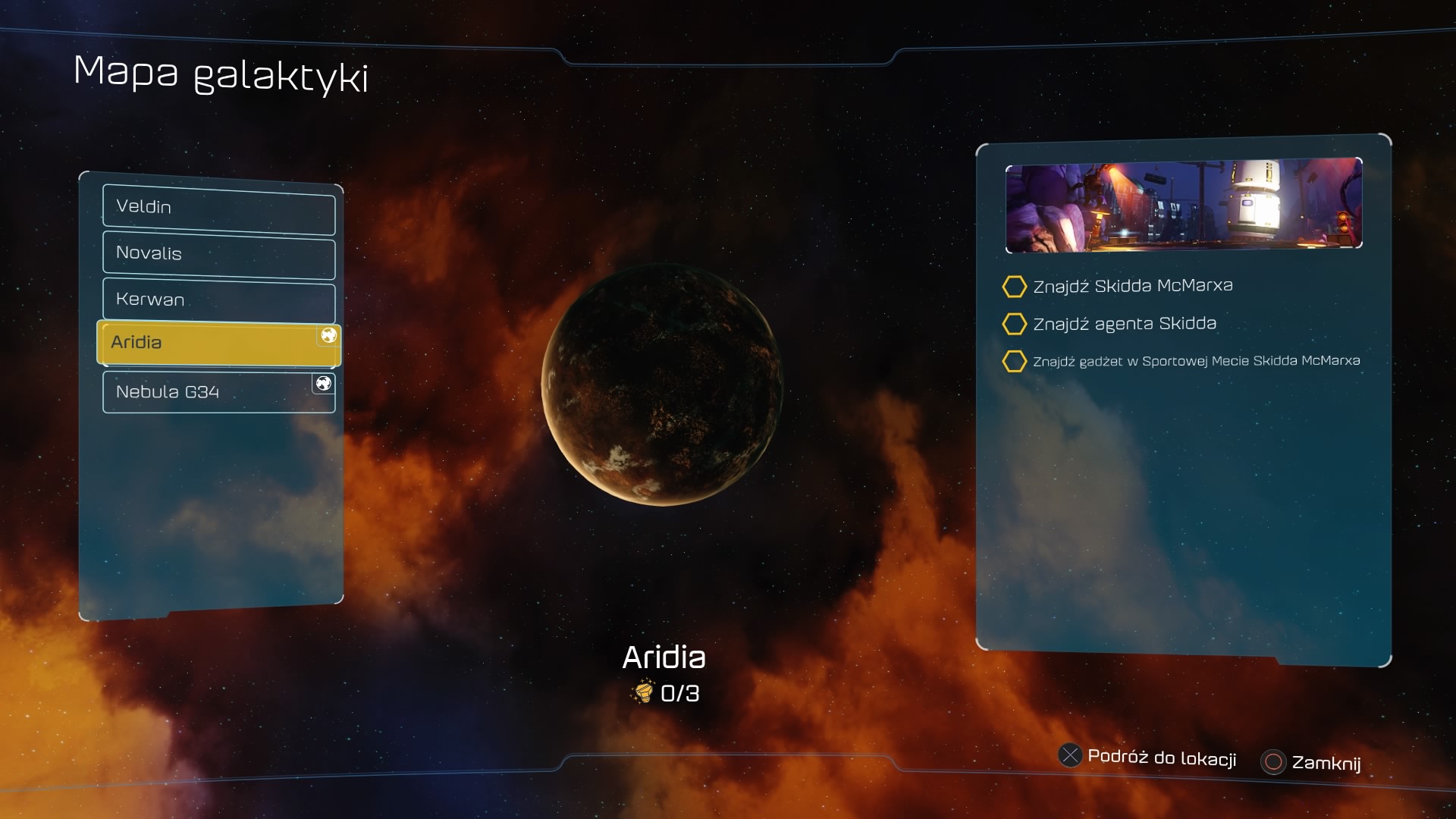Choose the Novalis planet entry

coord(218,254)
